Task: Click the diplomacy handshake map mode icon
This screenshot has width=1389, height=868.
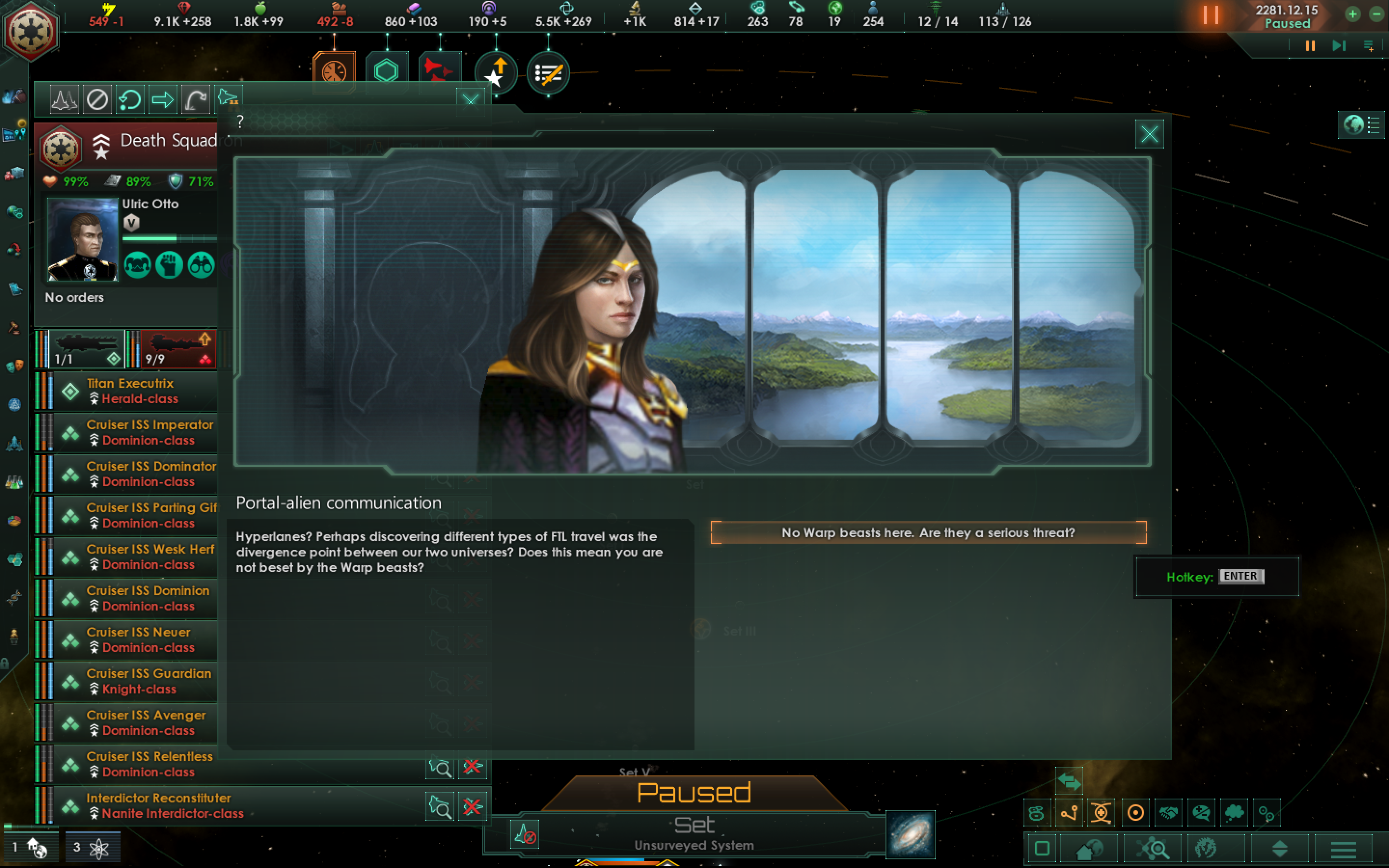Action: click(x=1170, y=814)
